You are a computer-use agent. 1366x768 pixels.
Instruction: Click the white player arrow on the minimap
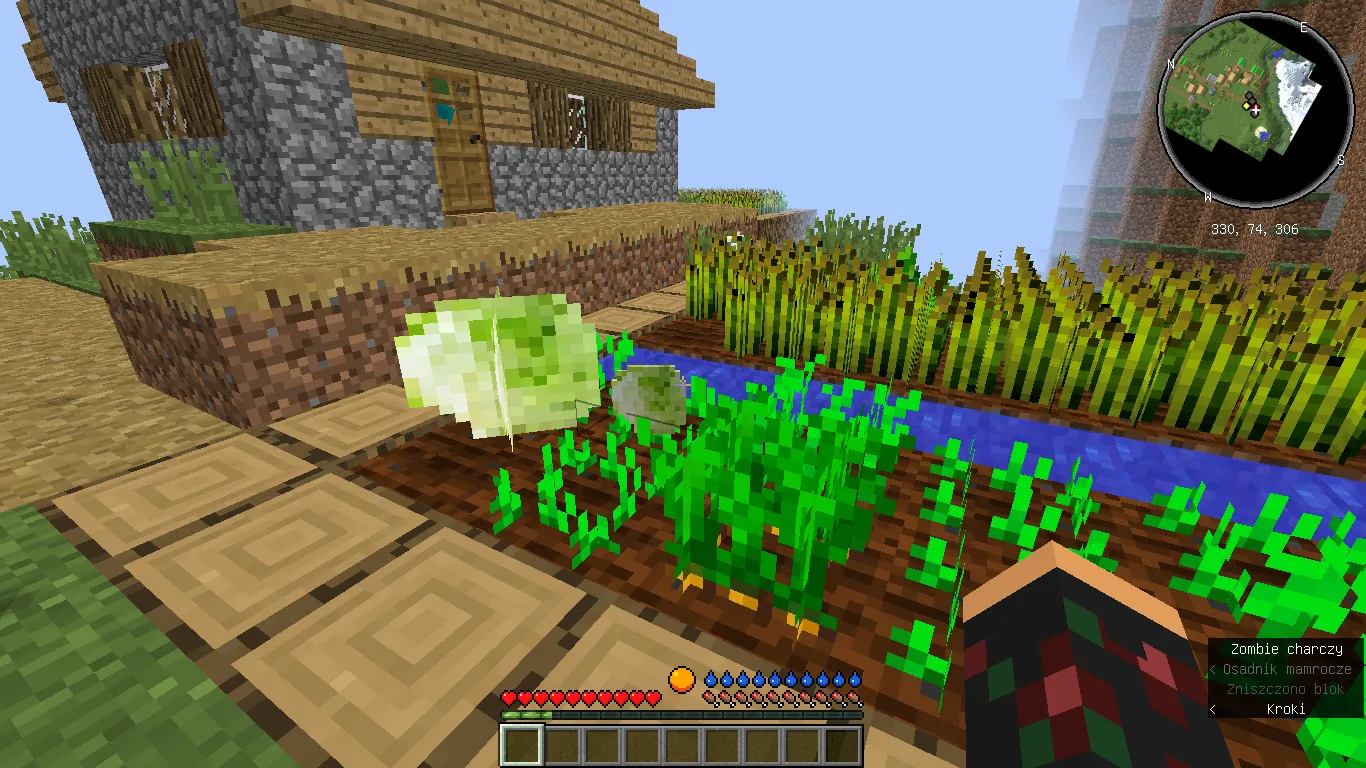tap(1257, 110)
